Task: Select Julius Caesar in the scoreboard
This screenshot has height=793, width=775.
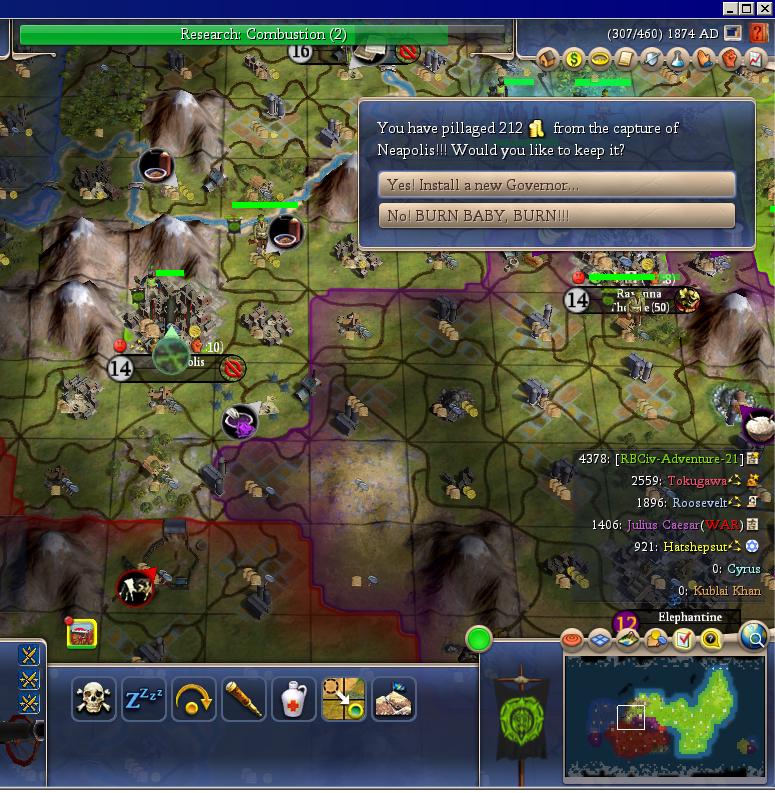Action: click(661, 524)
